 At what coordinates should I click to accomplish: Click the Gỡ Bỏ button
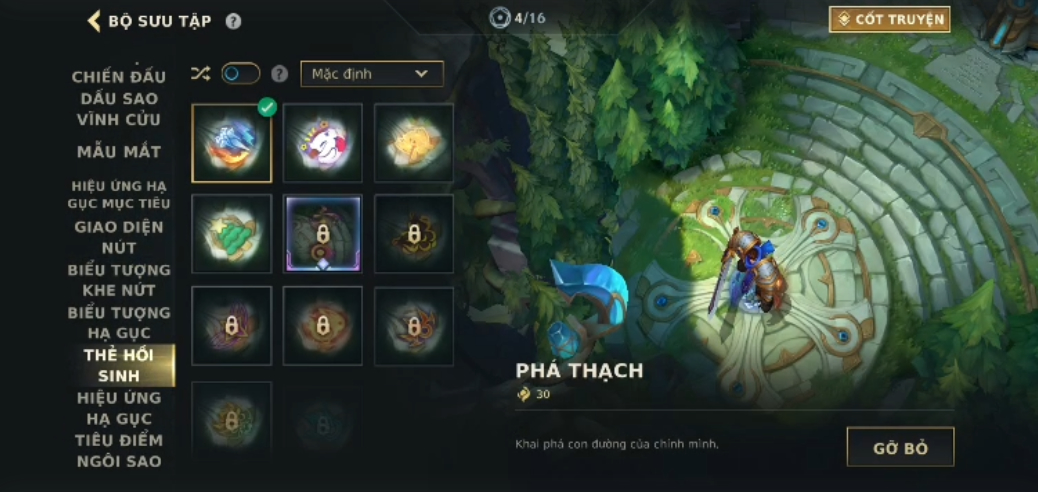point(900,447)
